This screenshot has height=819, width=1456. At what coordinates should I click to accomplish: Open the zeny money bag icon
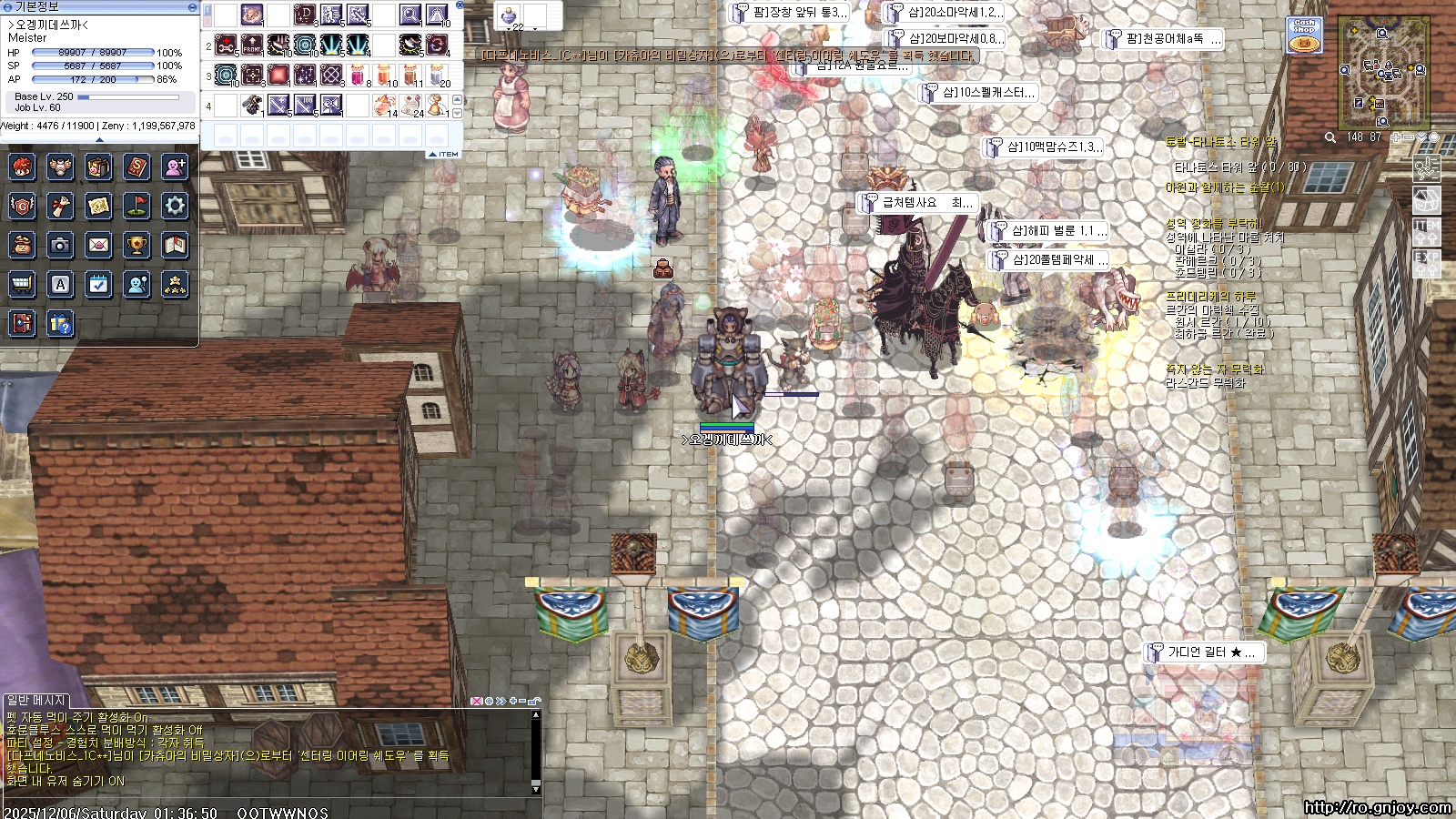[22, 245]
